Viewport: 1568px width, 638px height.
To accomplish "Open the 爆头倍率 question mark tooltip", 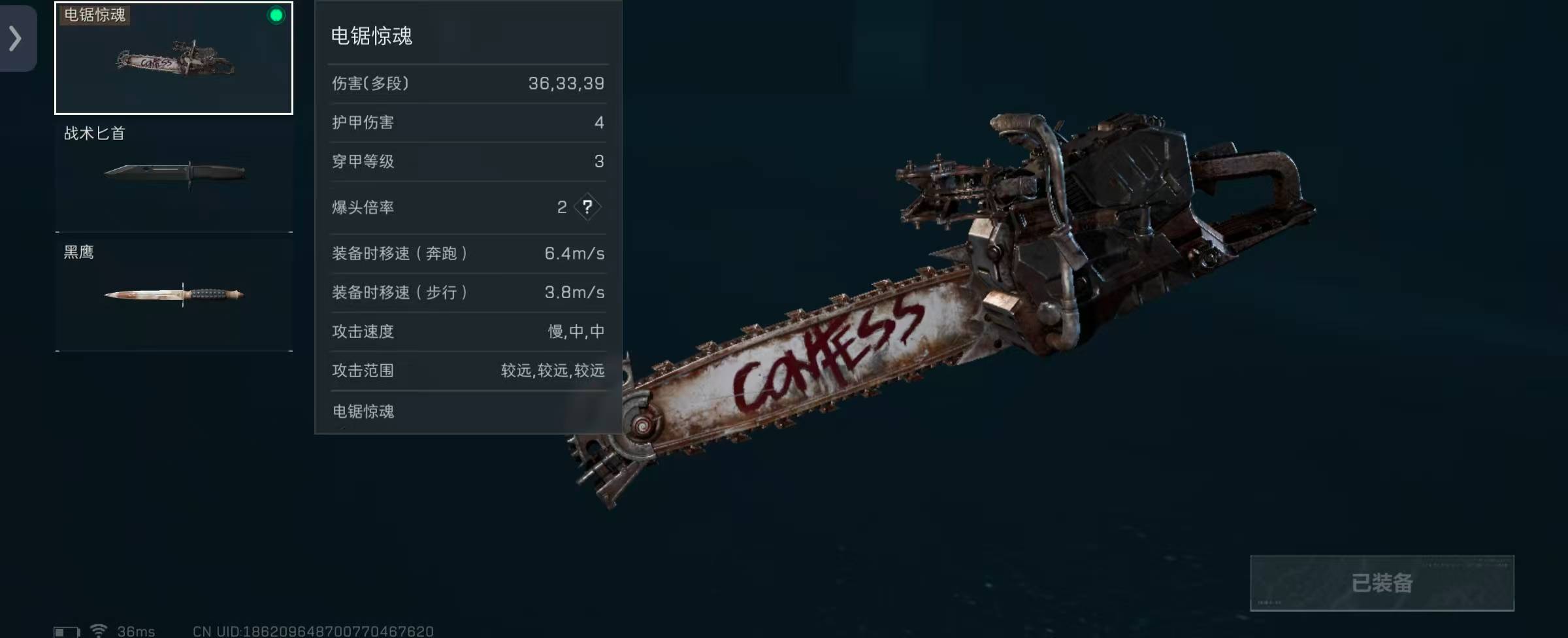I will click(587, 207).
